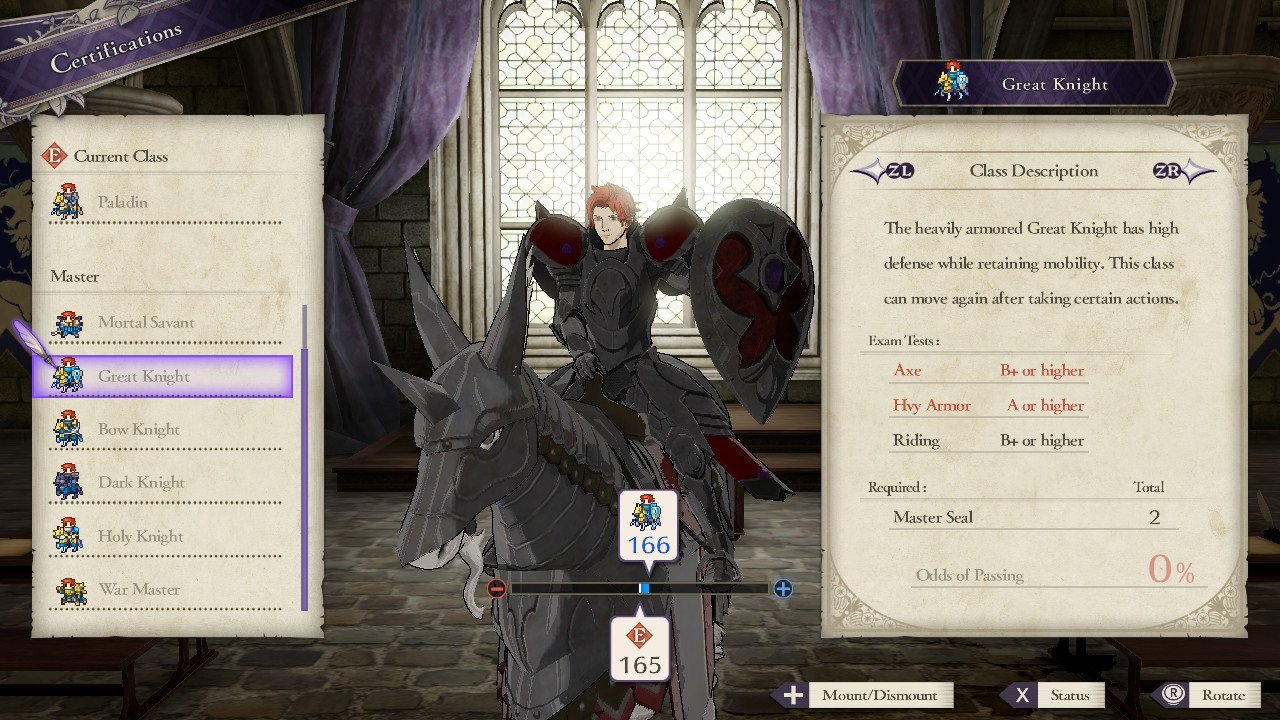
Task: Open the Class Description panel
Action: tap(1033, 171)
